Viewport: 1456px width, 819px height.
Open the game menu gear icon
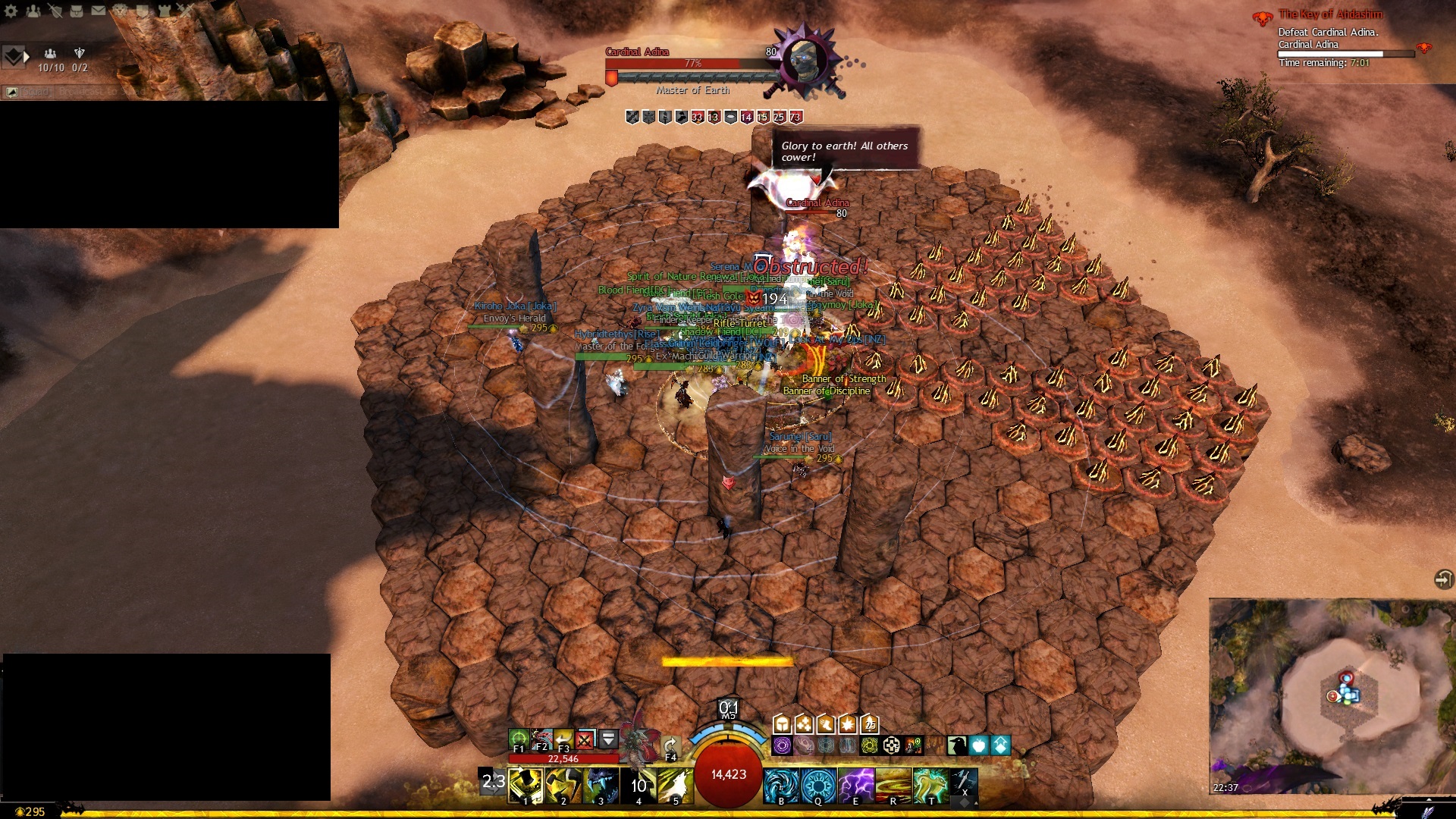[x=11, y=11]
